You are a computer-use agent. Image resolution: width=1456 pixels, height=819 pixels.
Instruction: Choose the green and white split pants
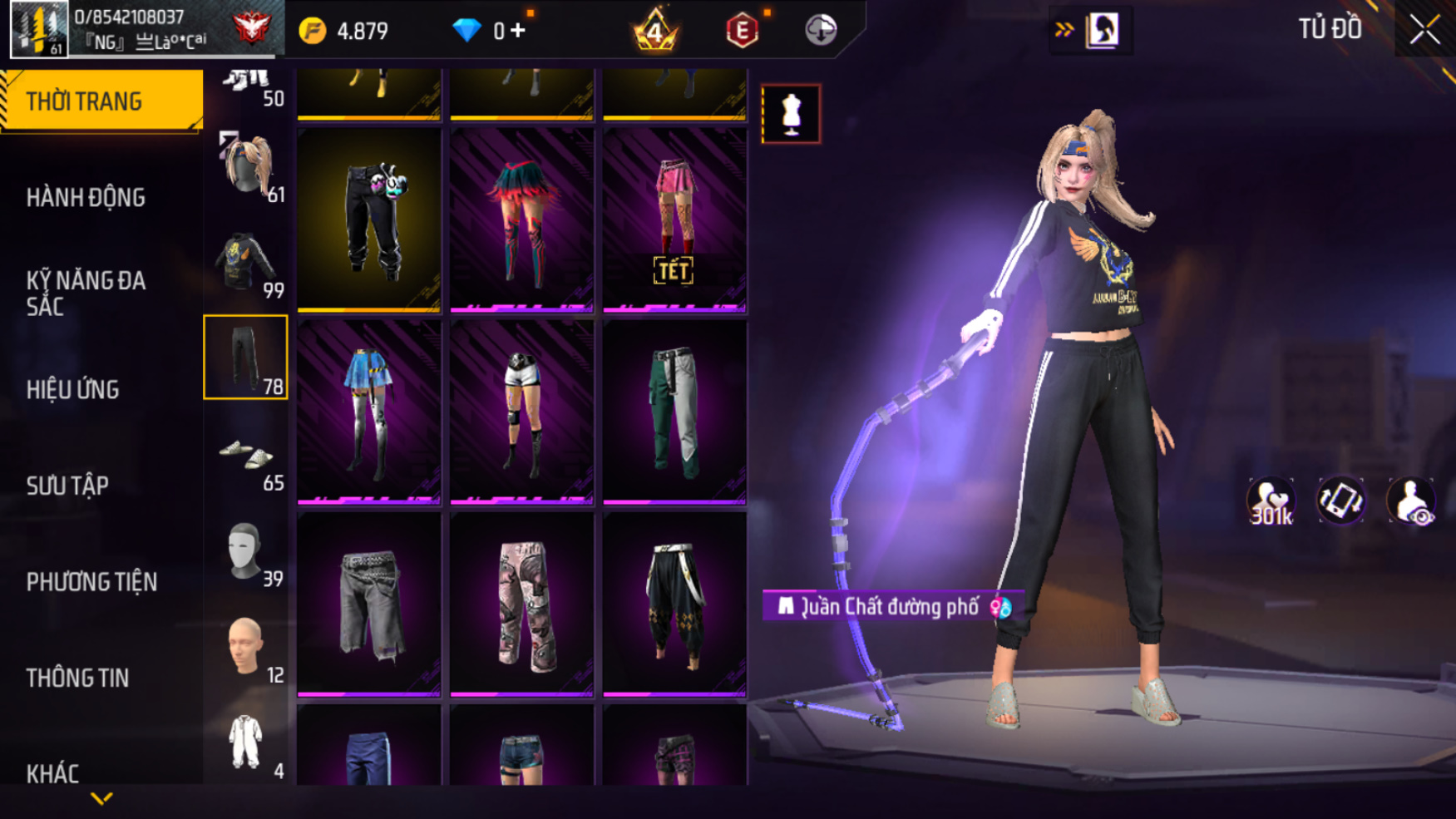[x=674, y=412]
